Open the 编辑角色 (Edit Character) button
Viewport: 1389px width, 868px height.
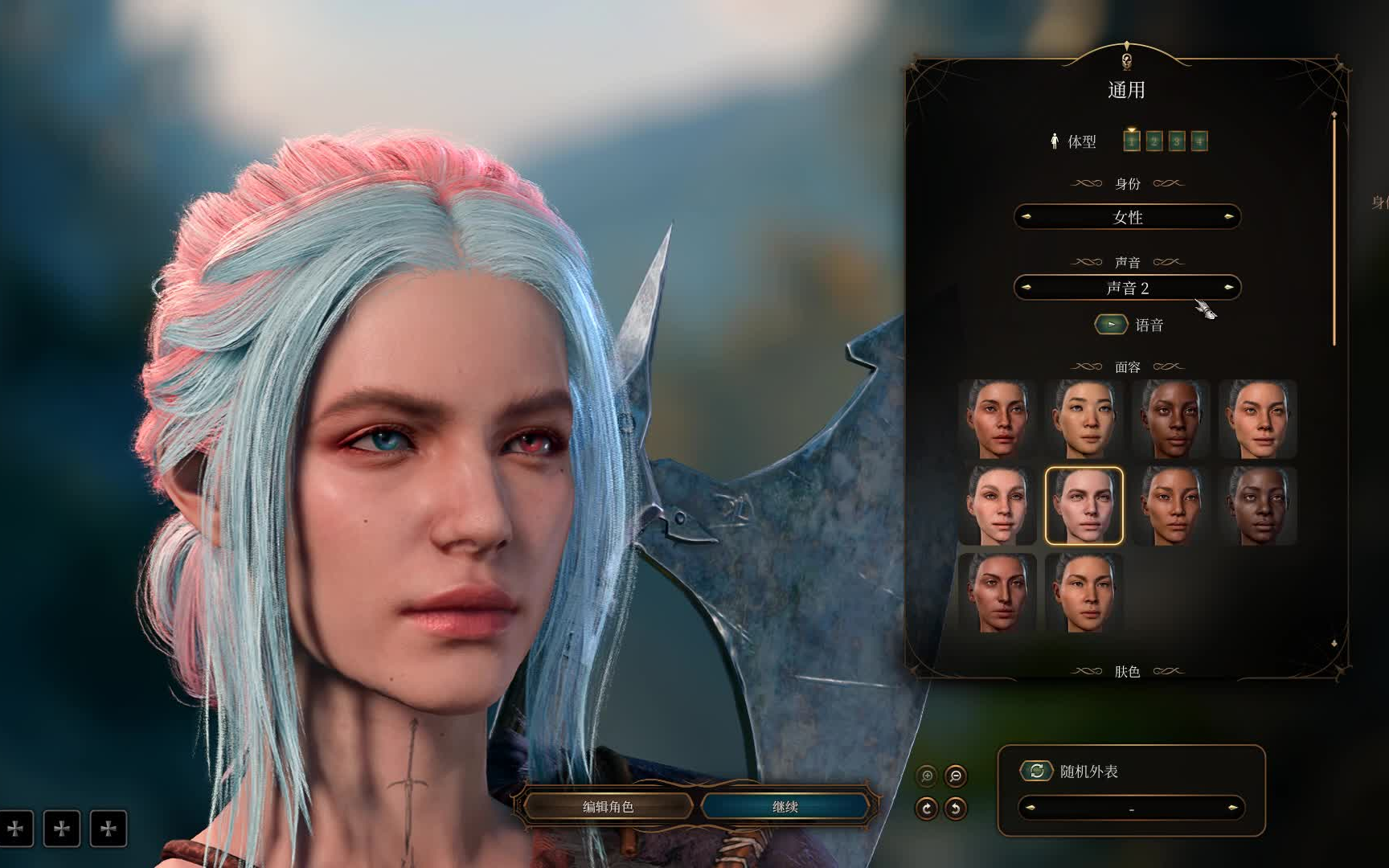click(x=608, y=806)
